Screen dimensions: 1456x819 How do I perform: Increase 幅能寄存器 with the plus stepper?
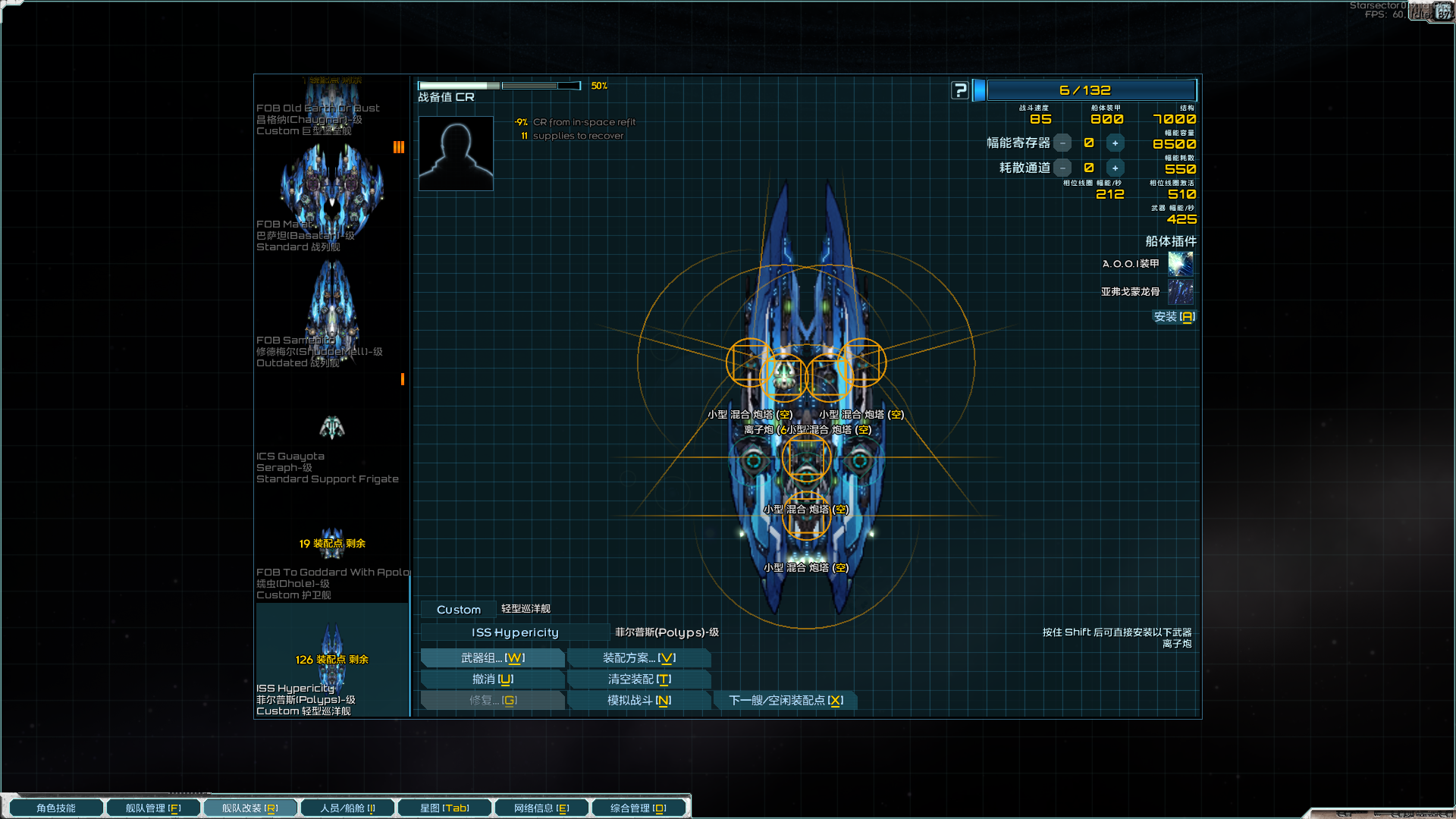click(1115, 143)
